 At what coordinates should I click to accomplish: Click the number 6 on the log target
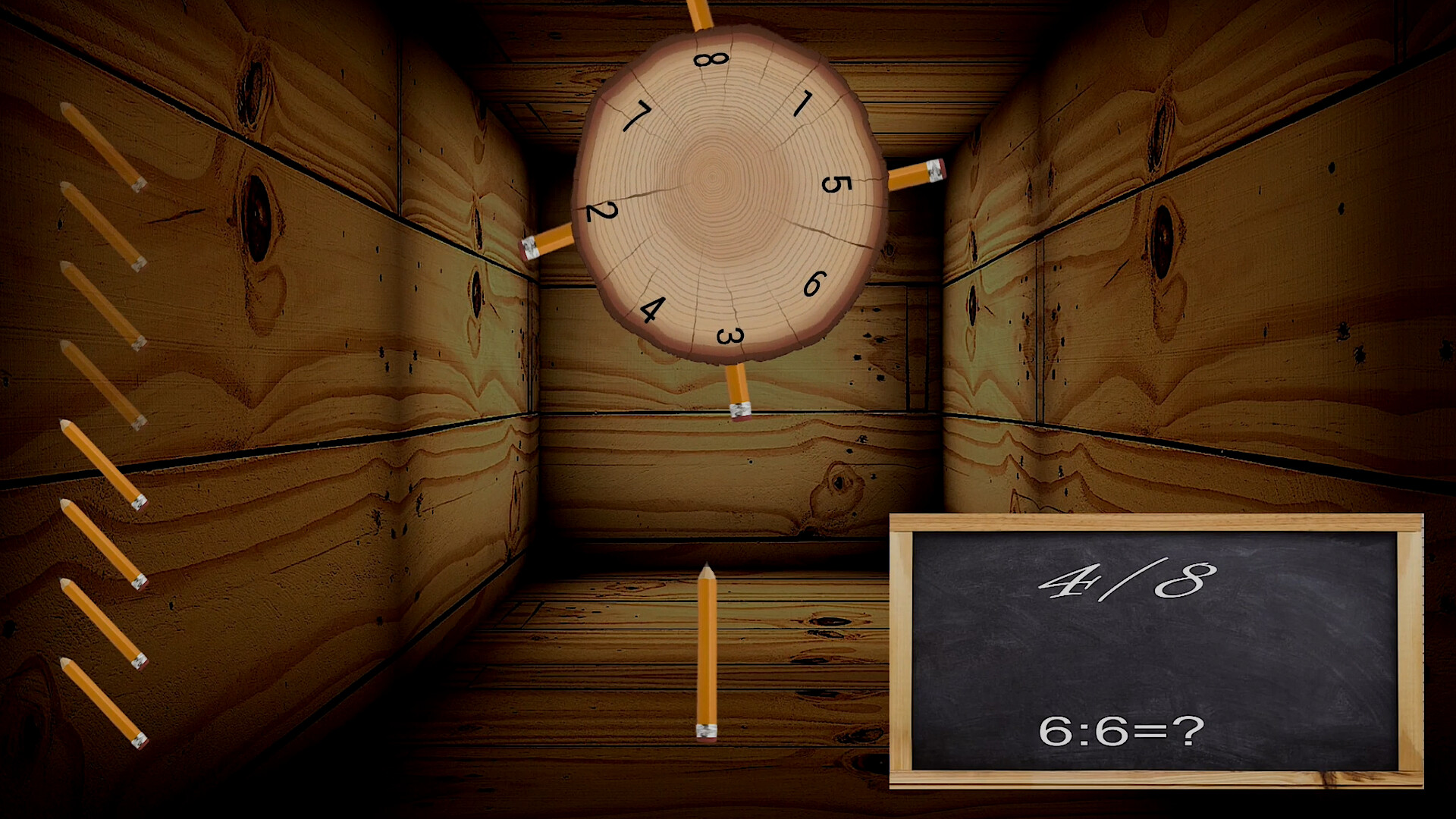pos(814,281)
